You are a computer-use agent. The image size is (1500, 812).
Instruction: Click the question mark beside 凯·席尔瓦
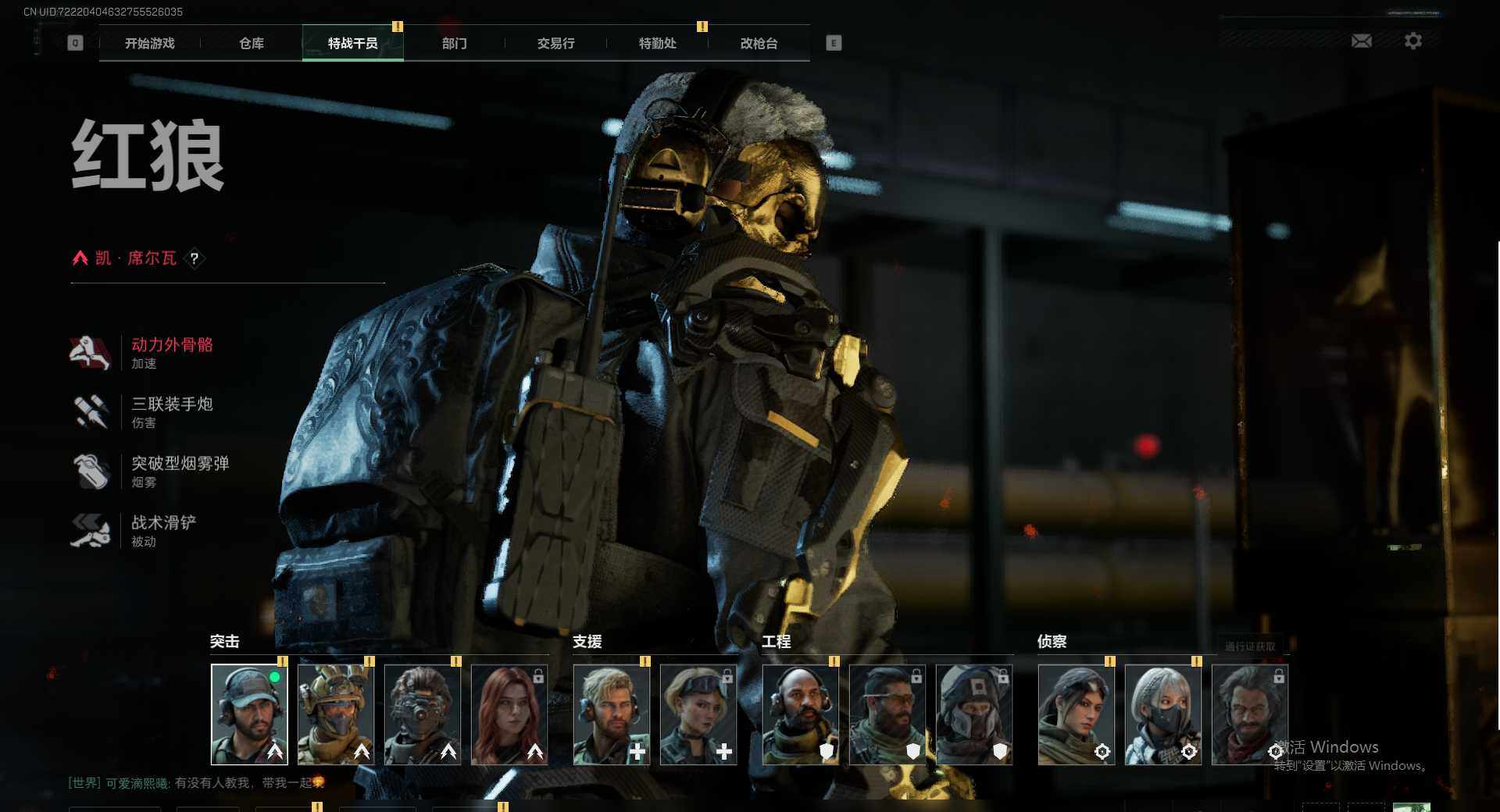(195, 258)
